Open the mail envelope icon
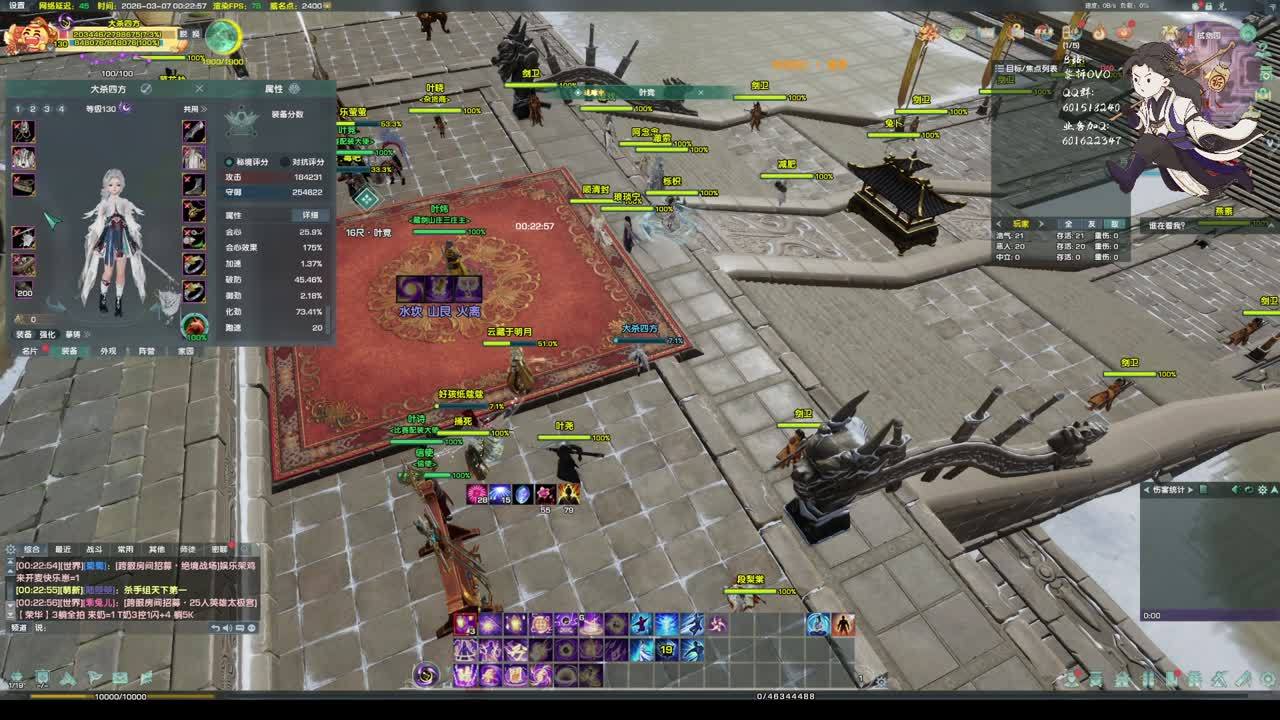 (x=120, y=679)
